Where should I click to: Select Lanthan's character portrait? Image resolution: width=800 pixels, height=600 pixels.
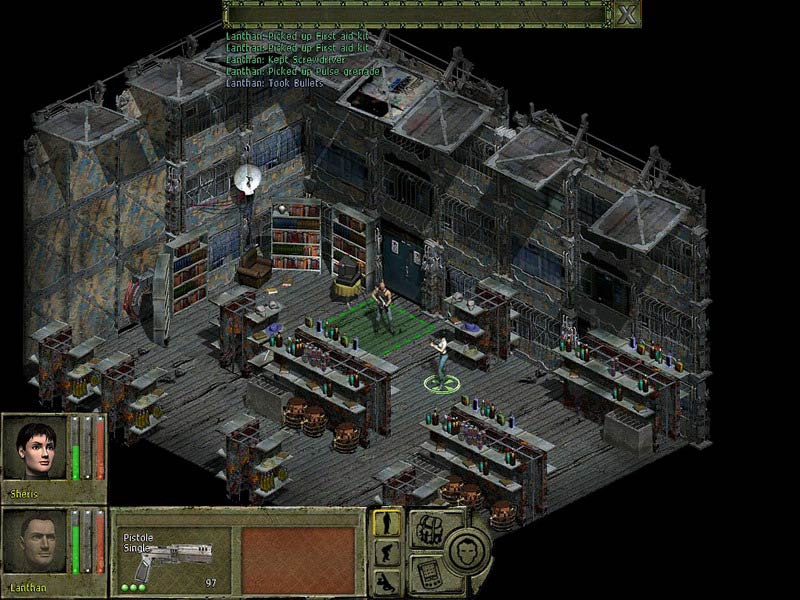click(x=35, y=543)
